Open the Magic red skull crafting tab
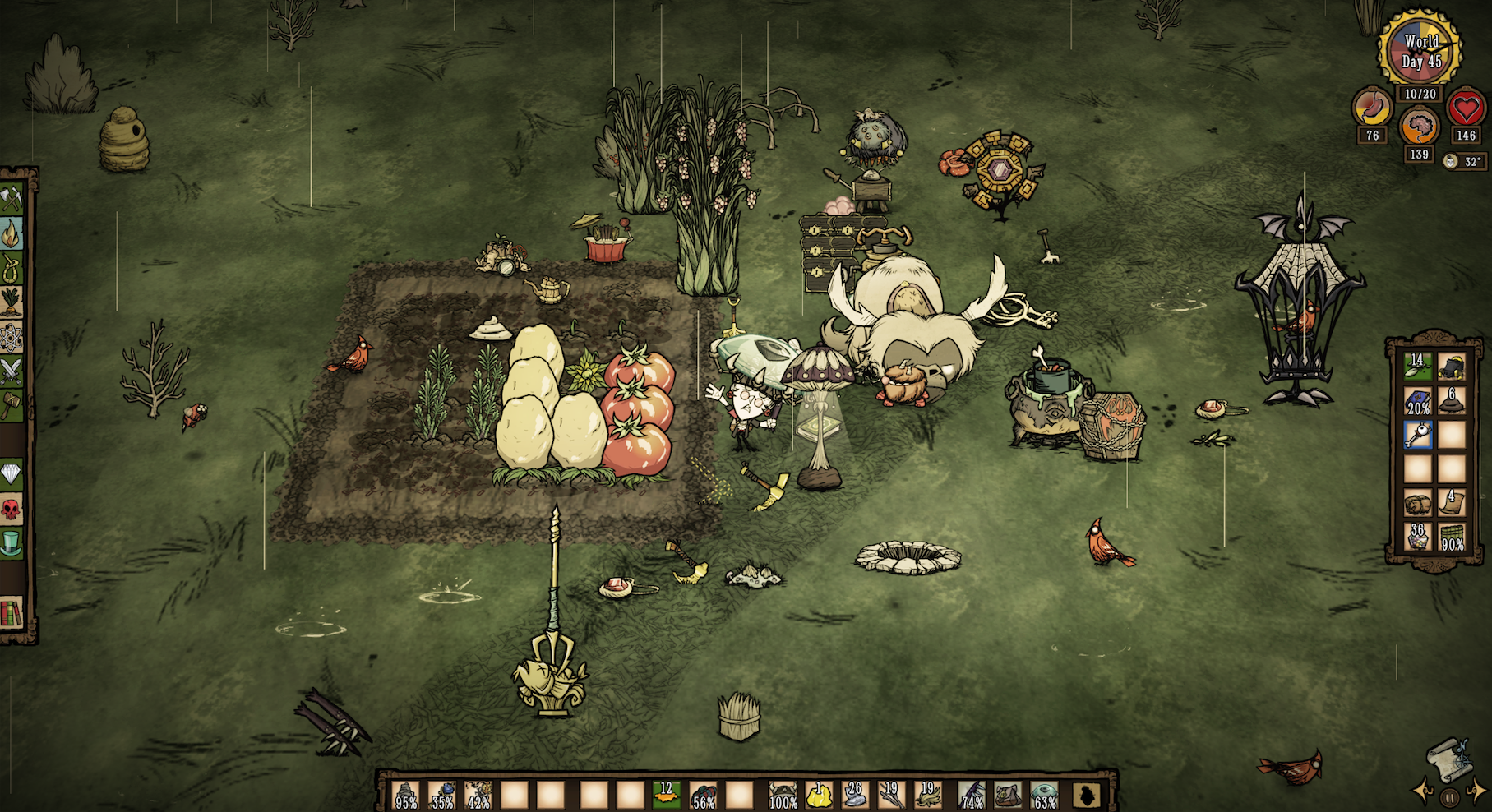The image size is (1492, 812). click(x=12, y=510)
